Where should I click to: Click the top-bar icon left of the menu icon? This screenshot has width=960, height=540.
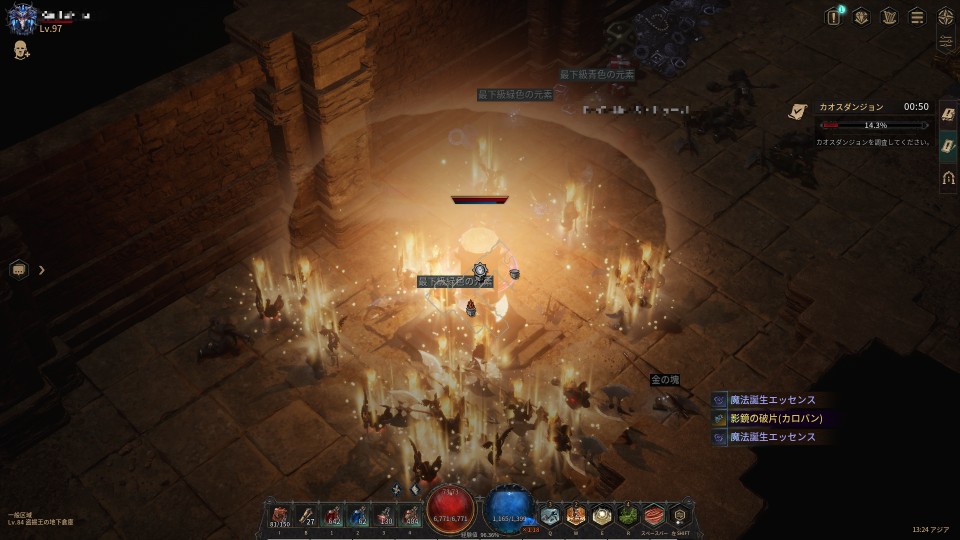[x=889, y=16]
